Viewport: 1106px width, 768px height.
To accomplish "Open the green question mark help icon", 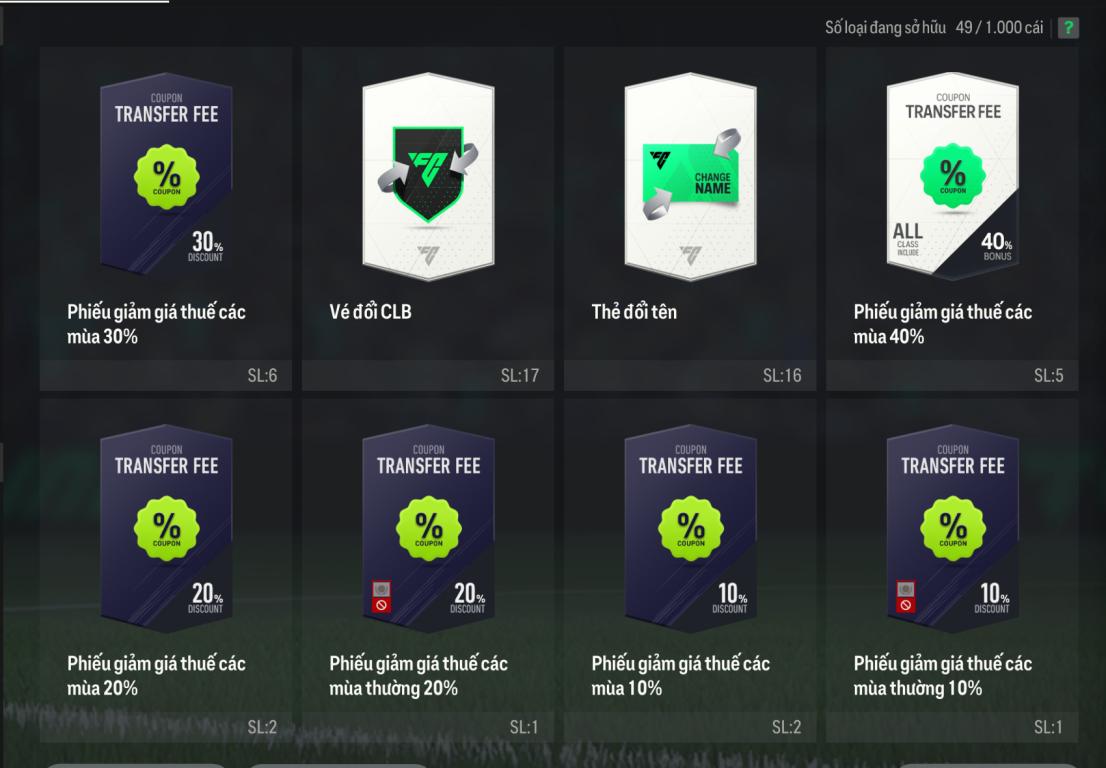I will pos(1069,28).
